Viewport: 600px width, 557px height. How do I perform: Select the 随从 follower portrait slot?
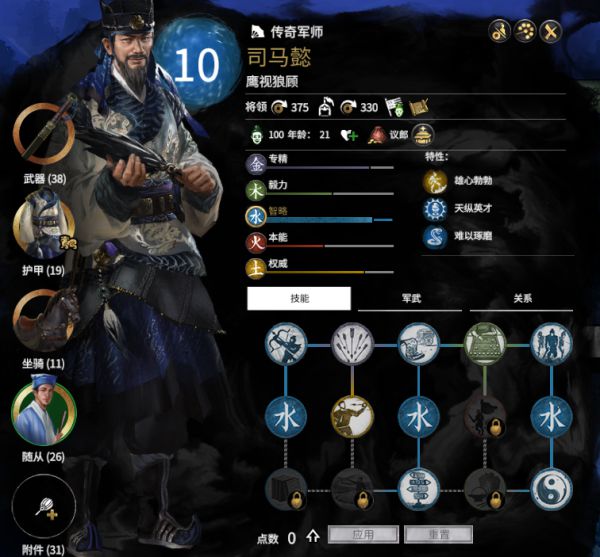[x=43, y=410]
